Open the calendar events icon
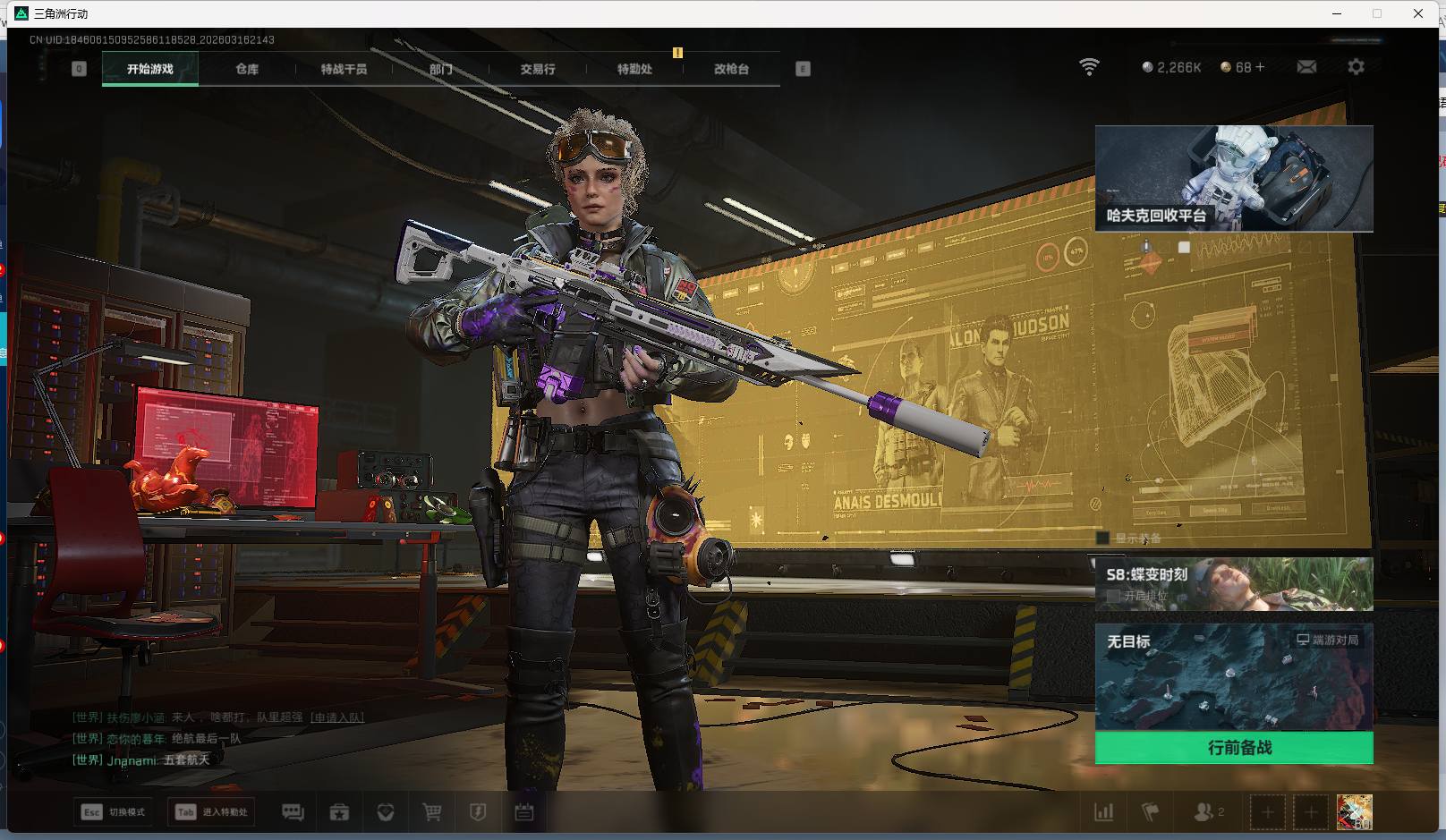Image resolution: width=1446 pixels, height=840 pixels. click(524, 812)
